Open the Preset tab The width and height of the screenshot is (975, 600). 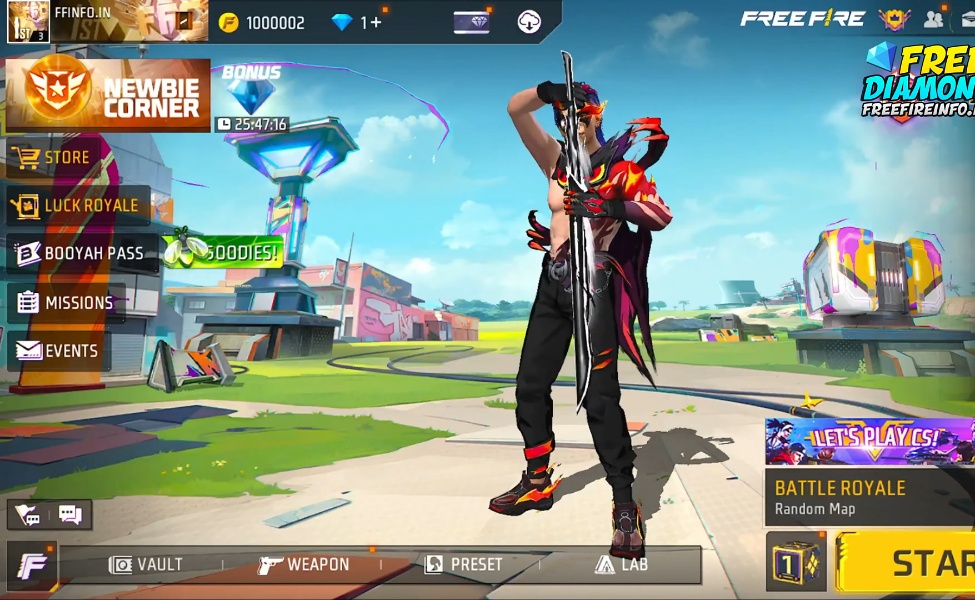[463, 565]
